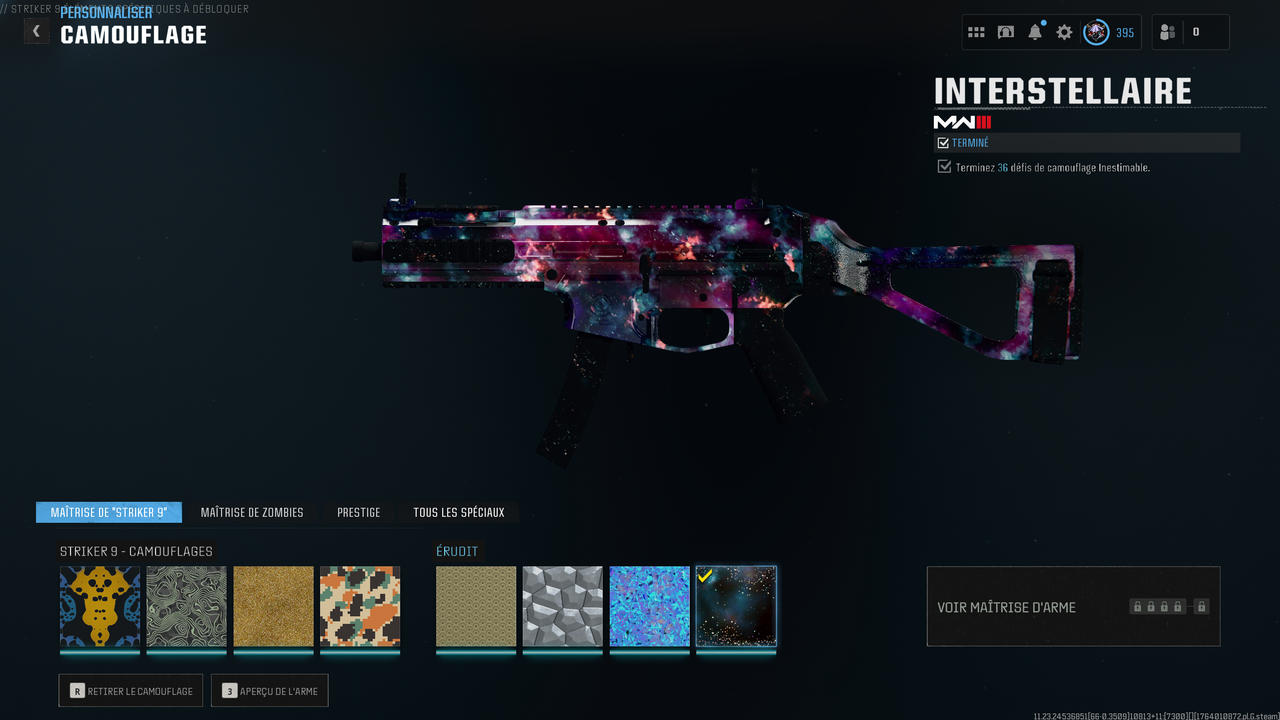Select the blue and gold skull camouflage
The image size is (1280, 720).
(100, 607)
